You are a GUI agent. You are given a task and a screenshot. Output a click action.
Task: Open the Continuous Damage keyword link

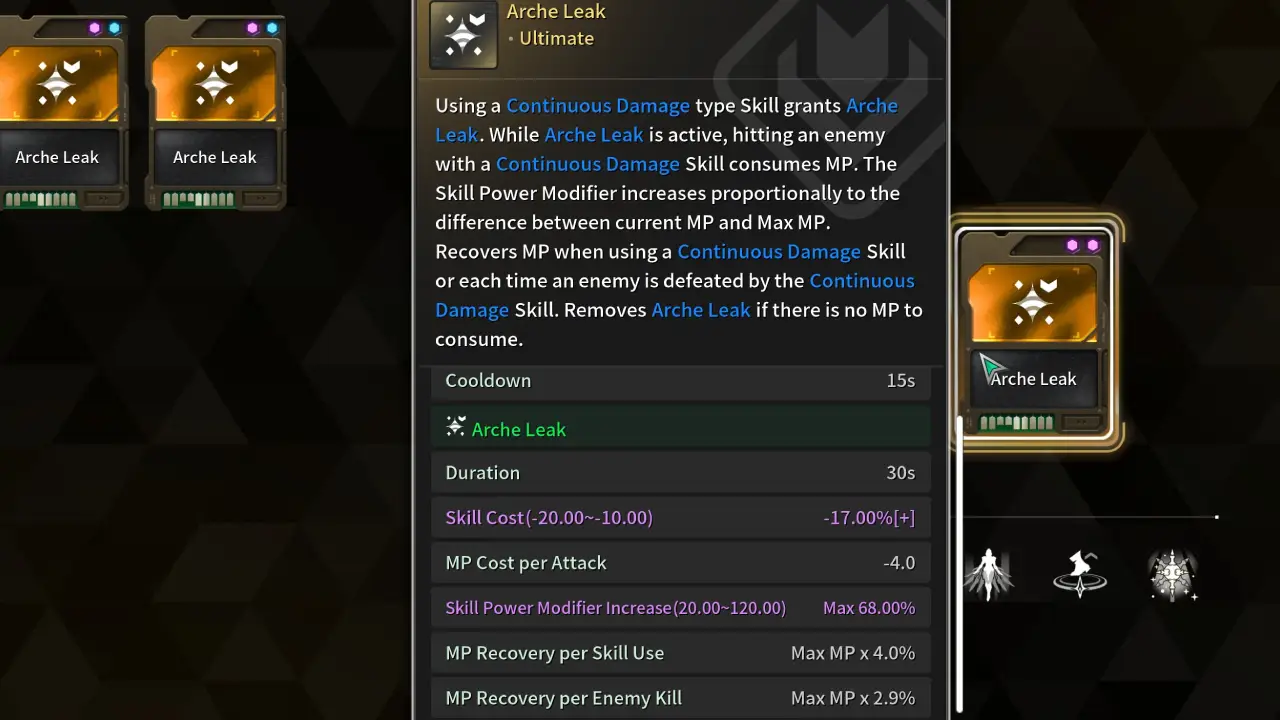(x=597, y=105)
